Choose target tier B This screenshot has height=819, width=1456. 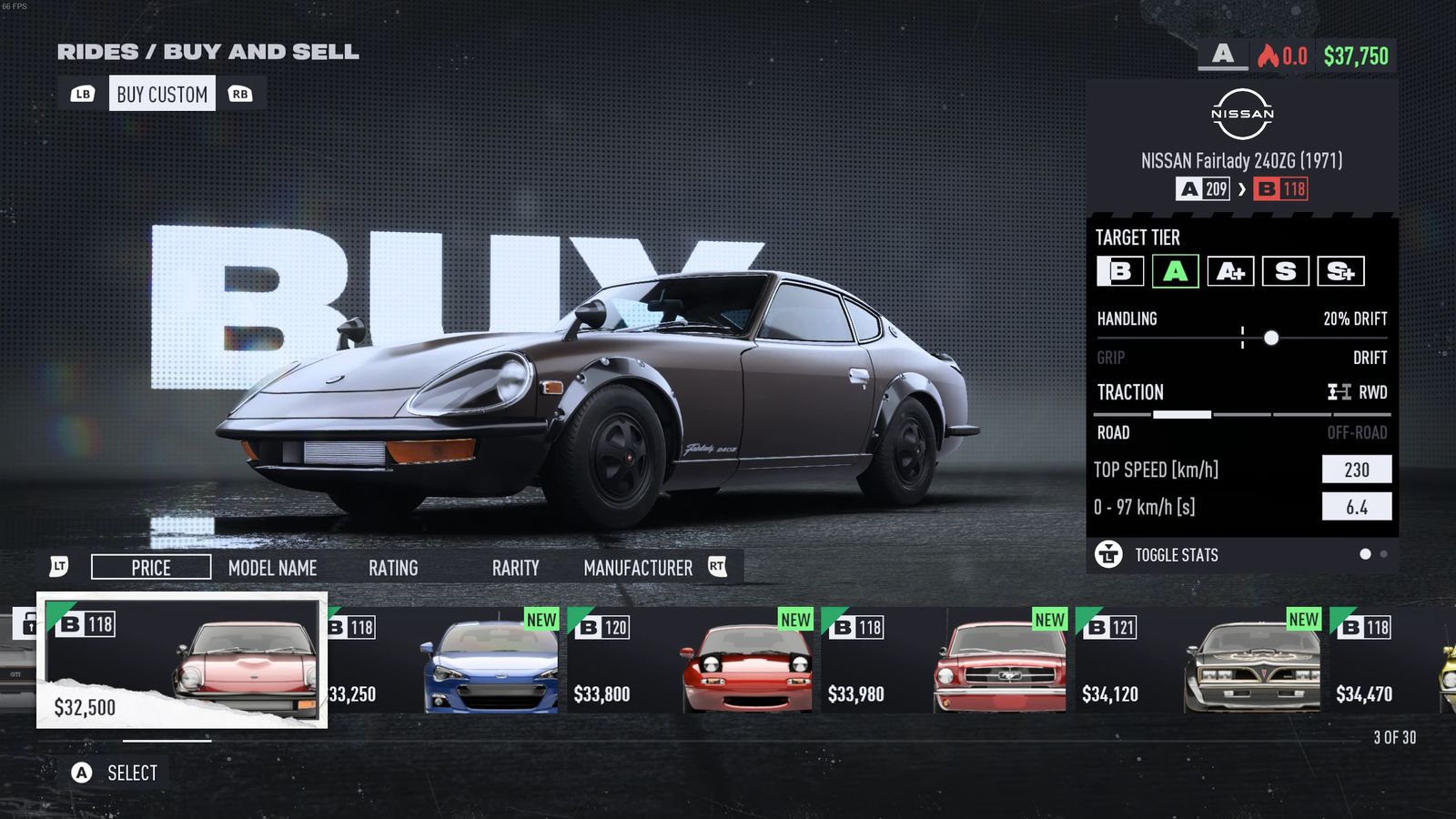coord(1120,271)
